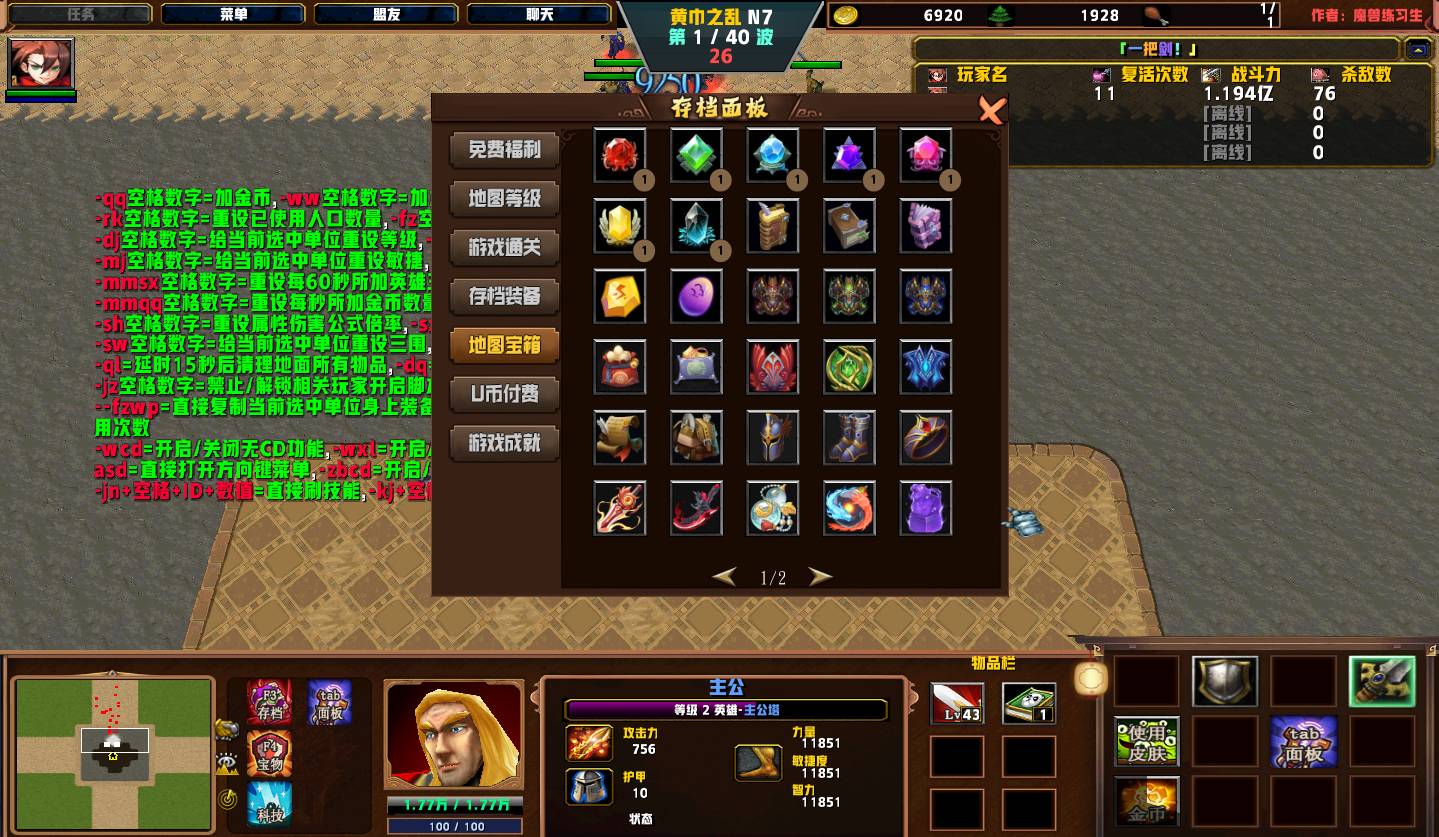This screenshot has width=1439, height=837.
Task: Select the golden helmet item icon
Action: point(772,438)
